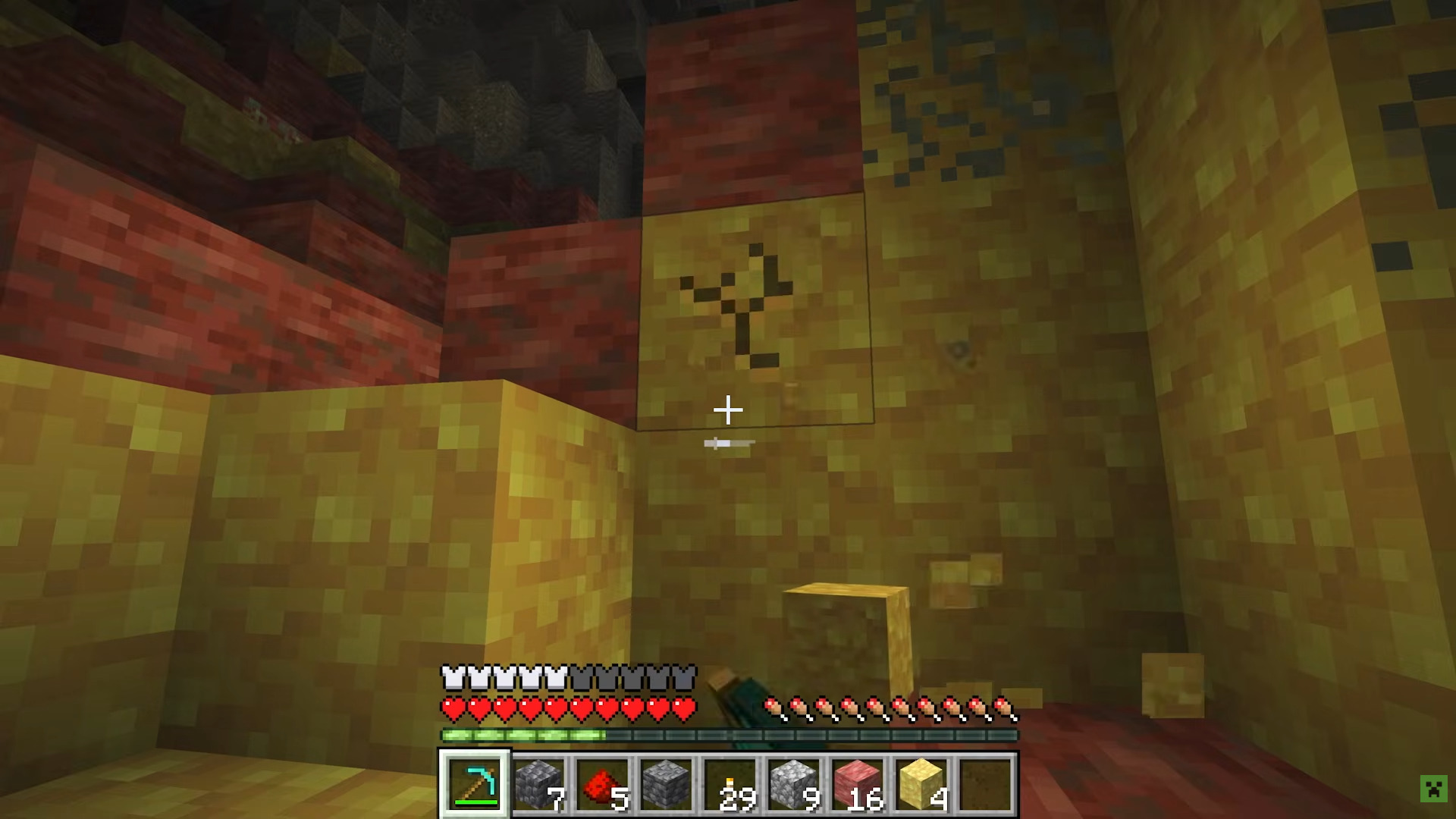Click the crosshair at screen center
The image size is (1456, 819).
[727, 409]
